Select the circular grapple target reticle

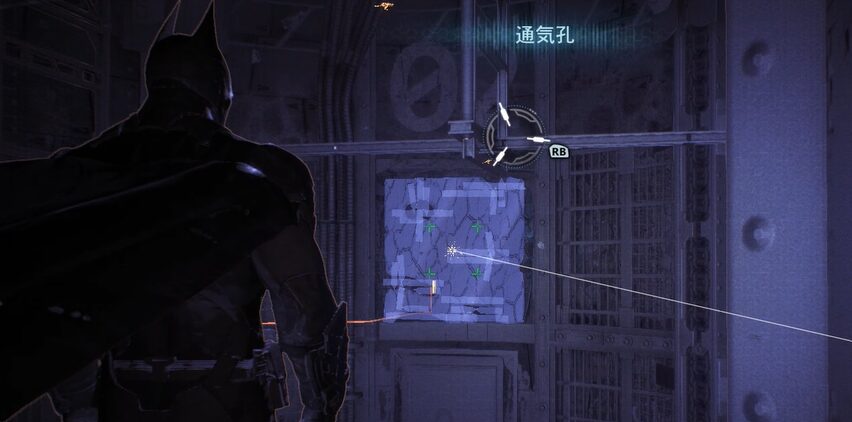coord(514,136)
